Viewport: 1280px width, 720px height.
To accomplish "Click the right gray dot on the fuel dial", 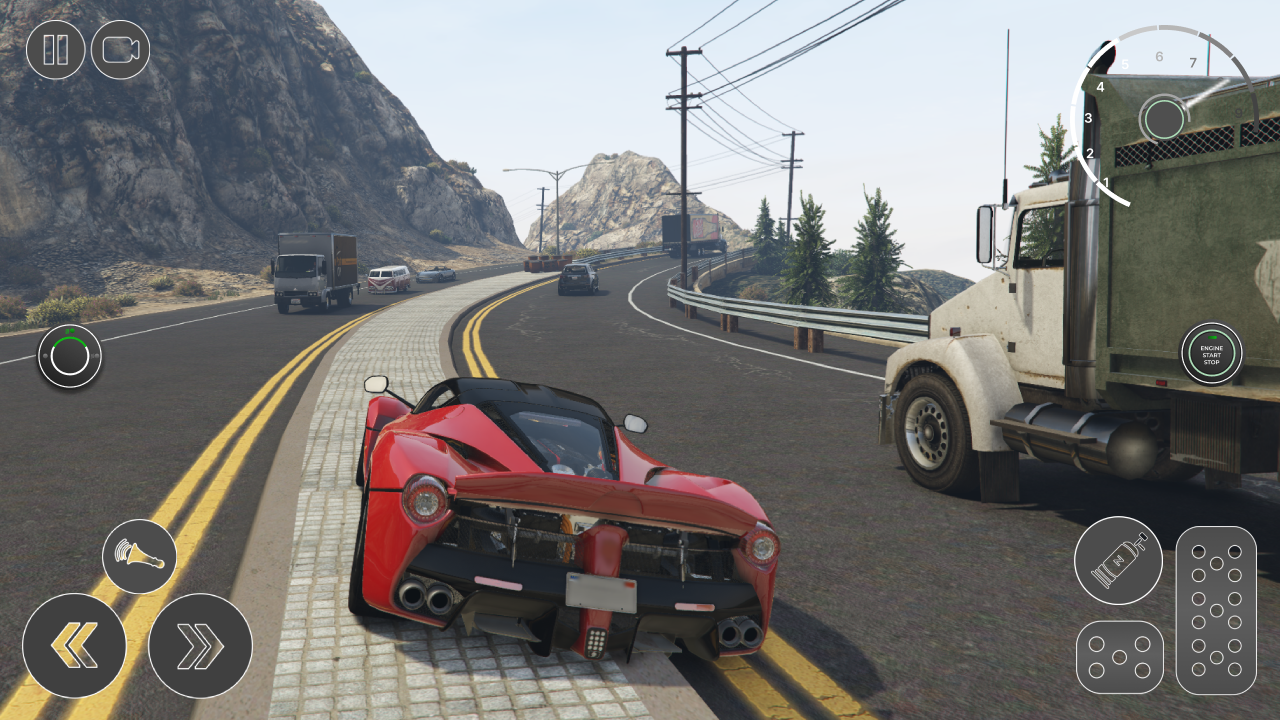I will click(x=96, y=356).
